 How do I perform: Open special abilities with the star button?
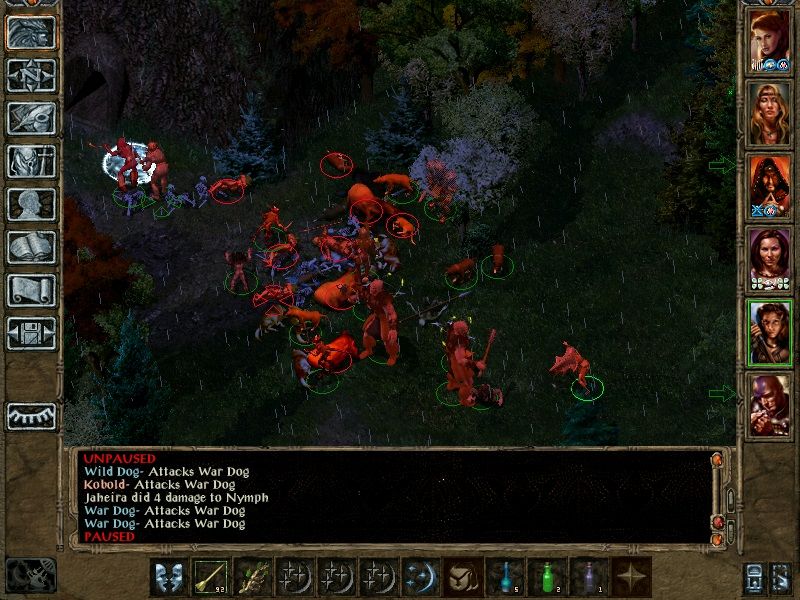click(631, 577)
